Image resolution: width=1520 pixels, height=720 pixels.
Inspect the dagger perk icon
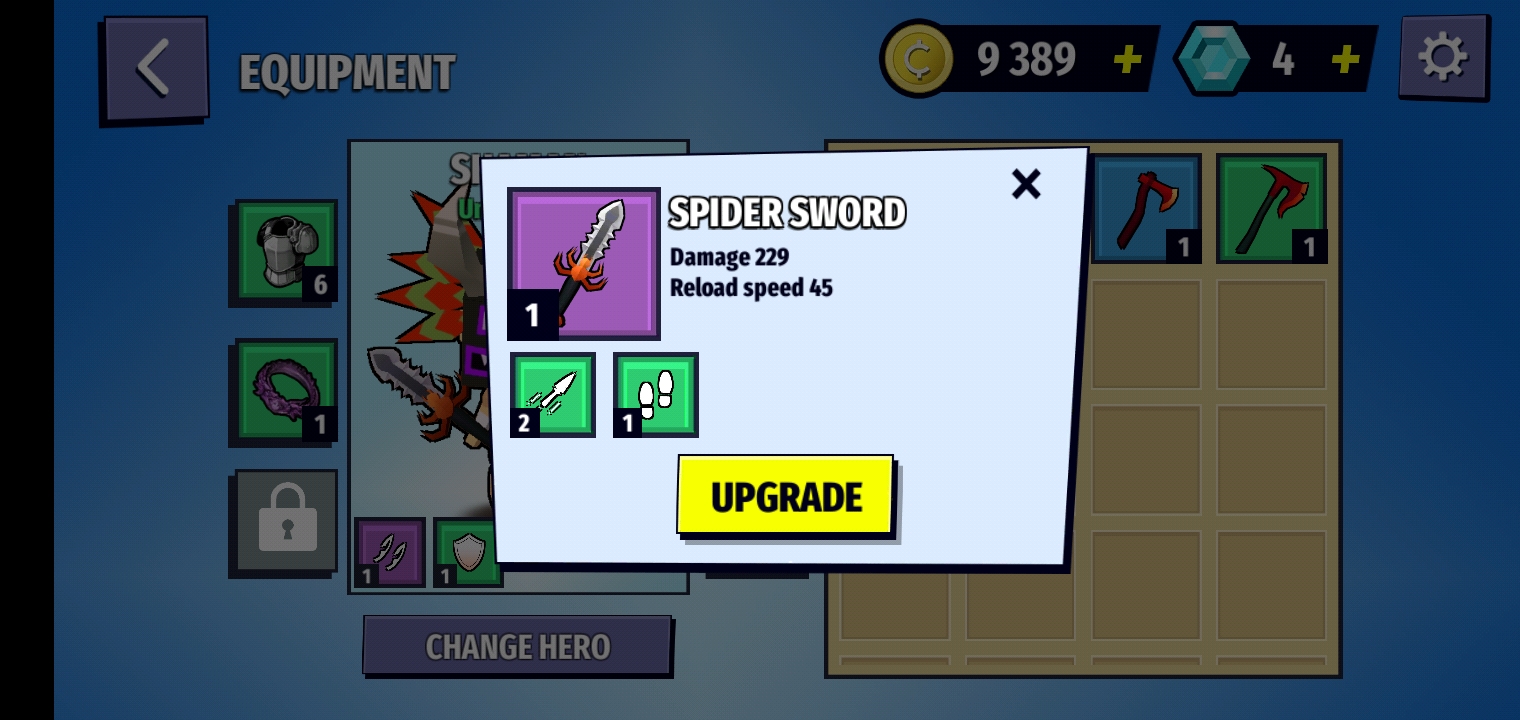coord(553,394)
